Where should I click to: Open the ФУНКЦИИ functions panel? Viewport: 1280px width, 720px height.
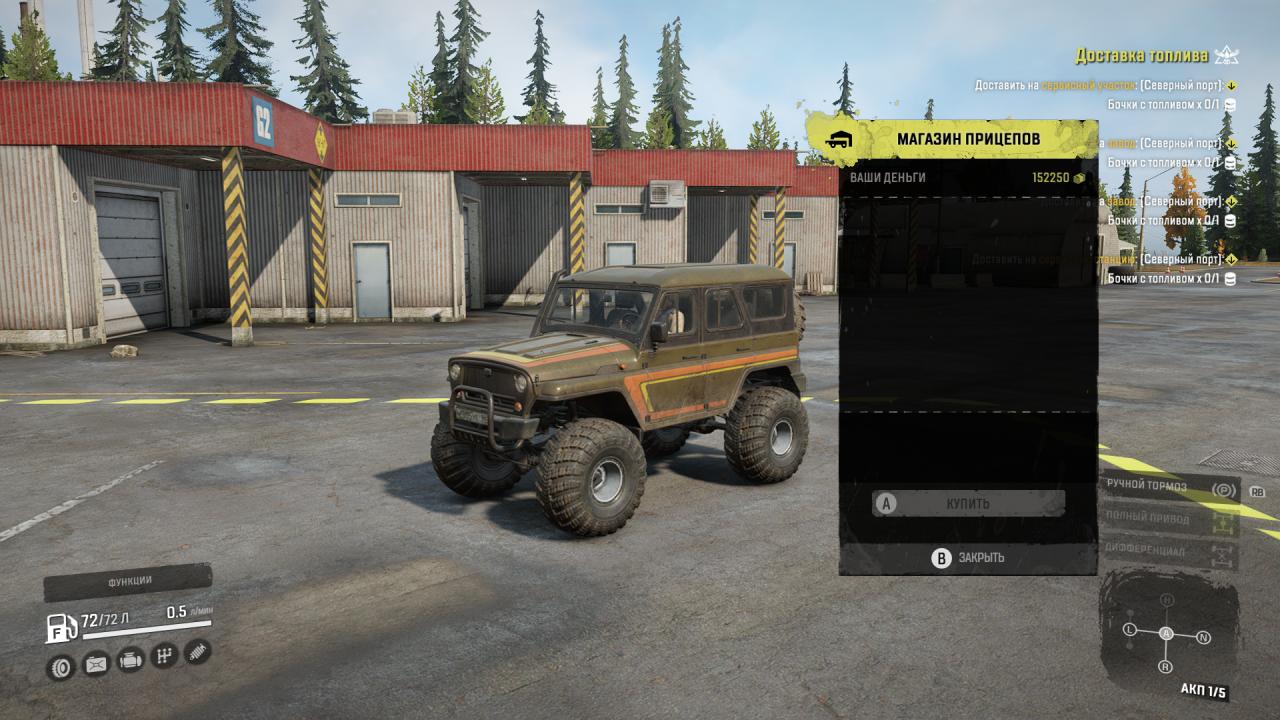click(x=129, y=581)
